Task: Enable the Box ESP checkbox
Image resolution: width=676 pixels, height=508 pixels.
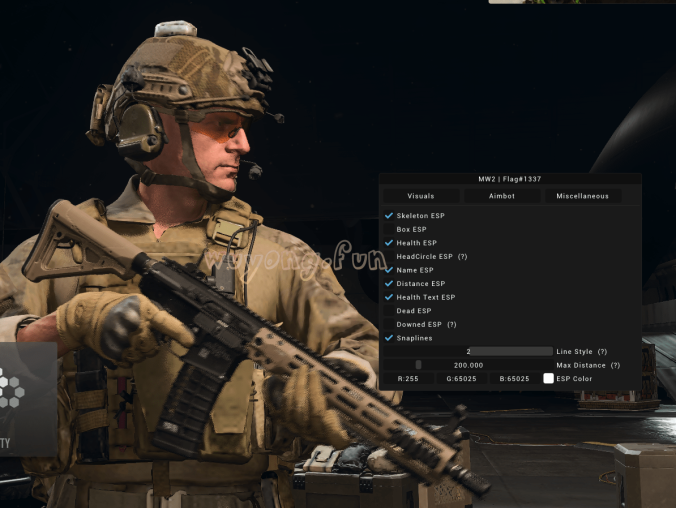Action: click(x=389, y=229)
